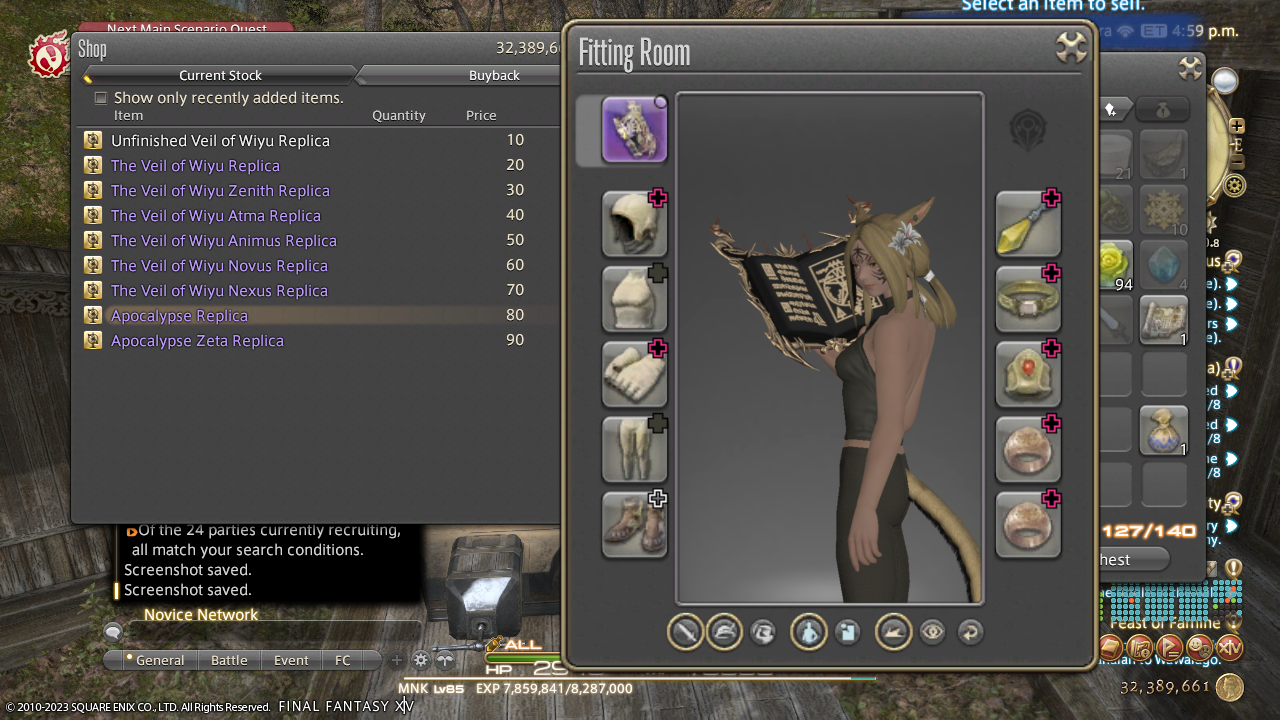Select the purple weapon slot in Fitting Room

(634, 130)
